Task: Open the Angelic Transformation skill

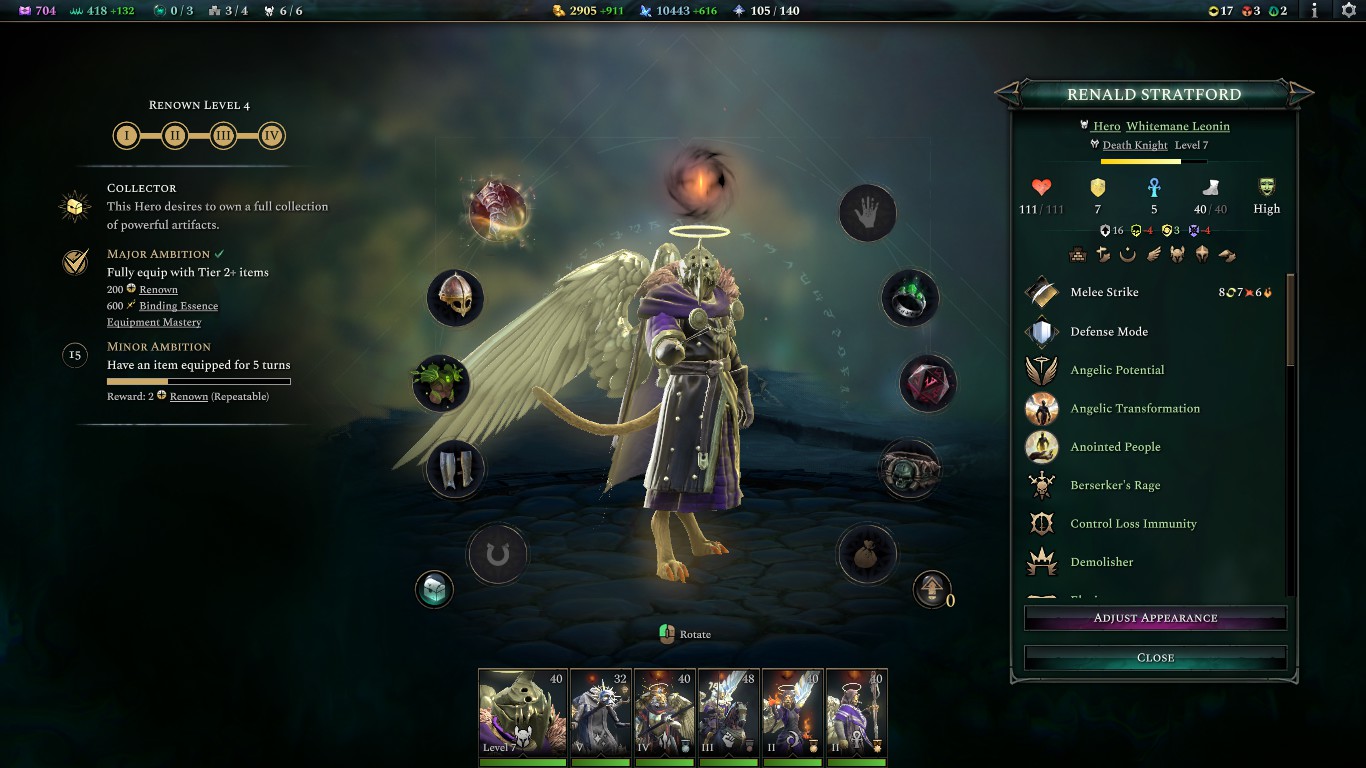Action: (x=1041, y=408)
